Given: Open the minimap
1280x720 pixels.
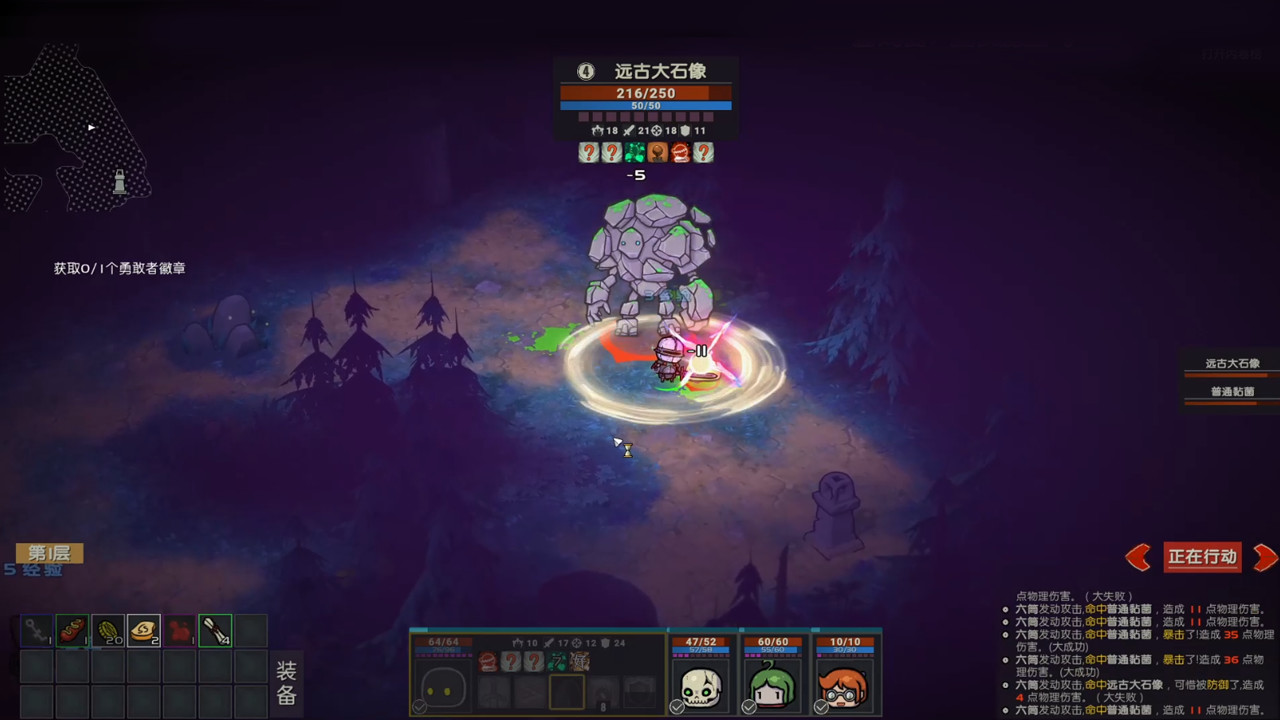Looking at the screenshot, I should point(78,130).
